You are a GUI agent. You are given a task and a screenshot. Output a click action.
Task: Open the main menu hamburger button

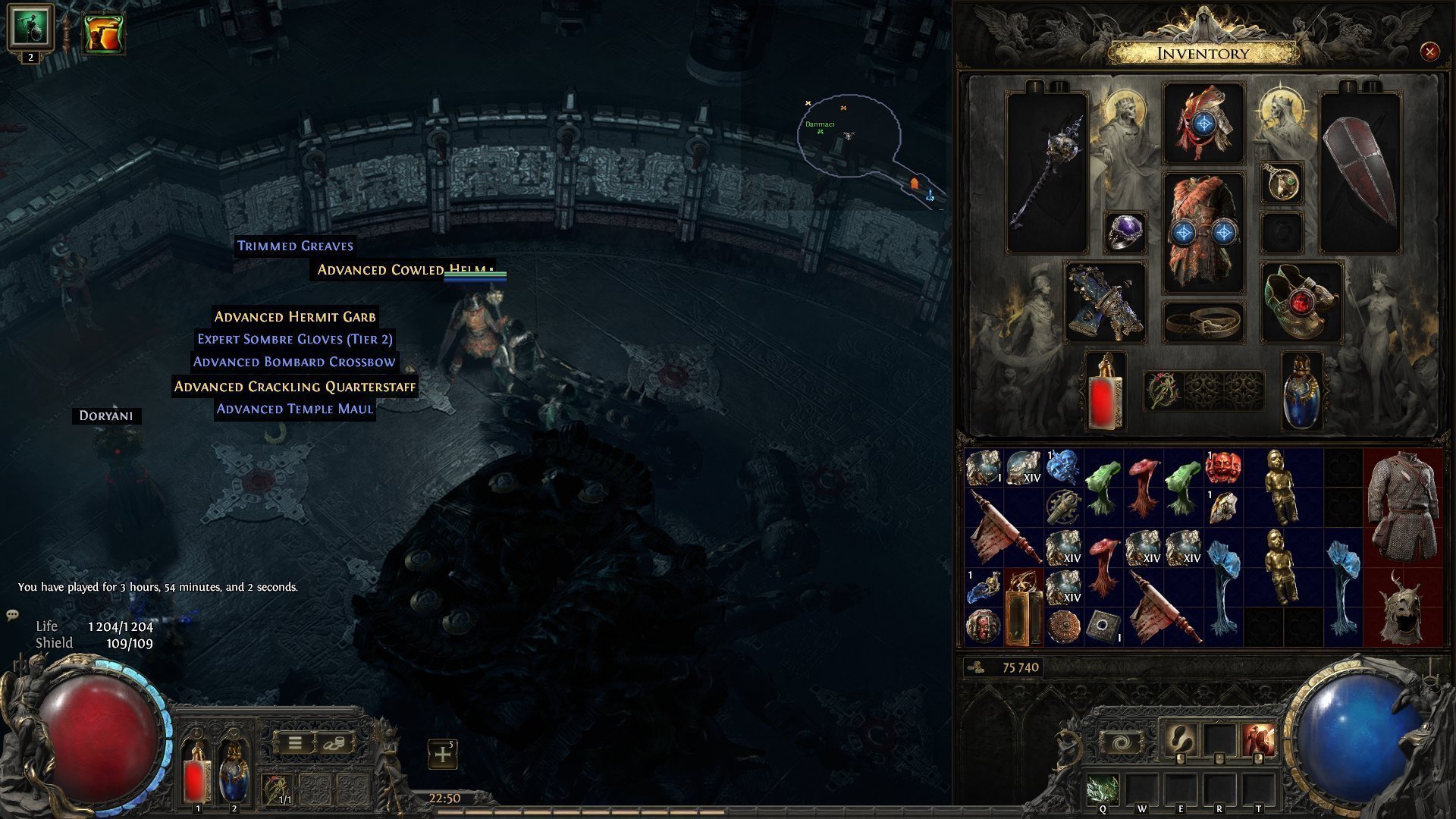click(295, 743)
